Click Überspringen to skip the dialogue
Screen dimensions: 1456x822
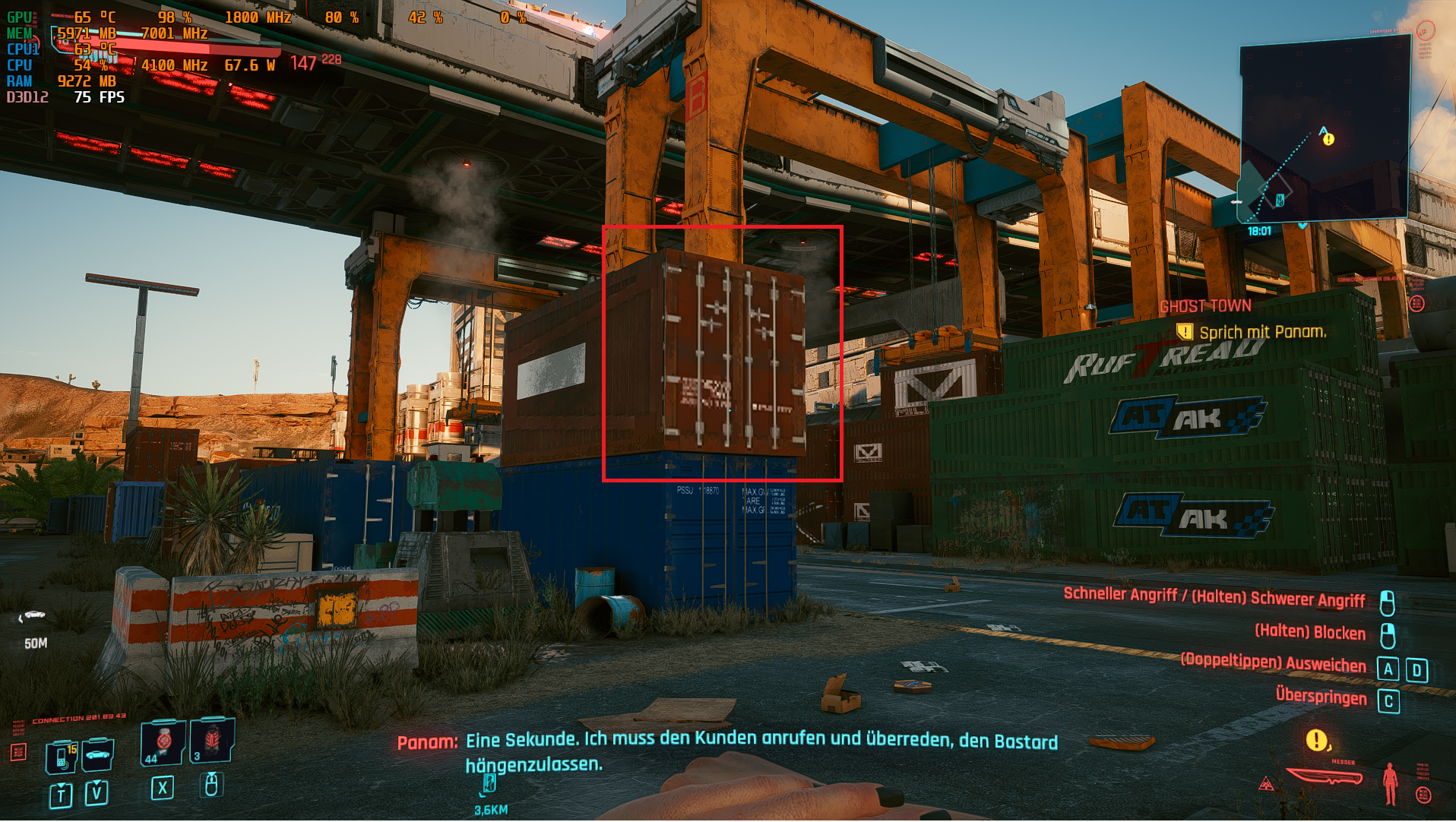1321,697
